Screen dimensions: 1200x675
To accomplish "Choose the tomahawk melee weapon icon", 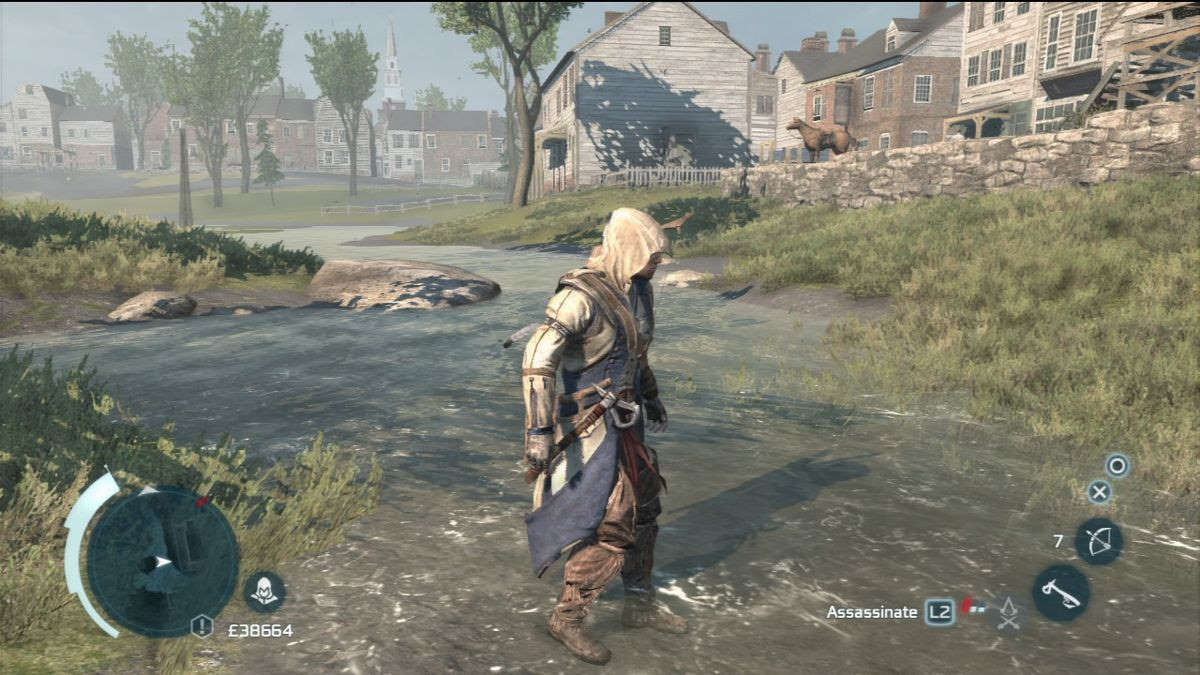I will [1061, 592].
